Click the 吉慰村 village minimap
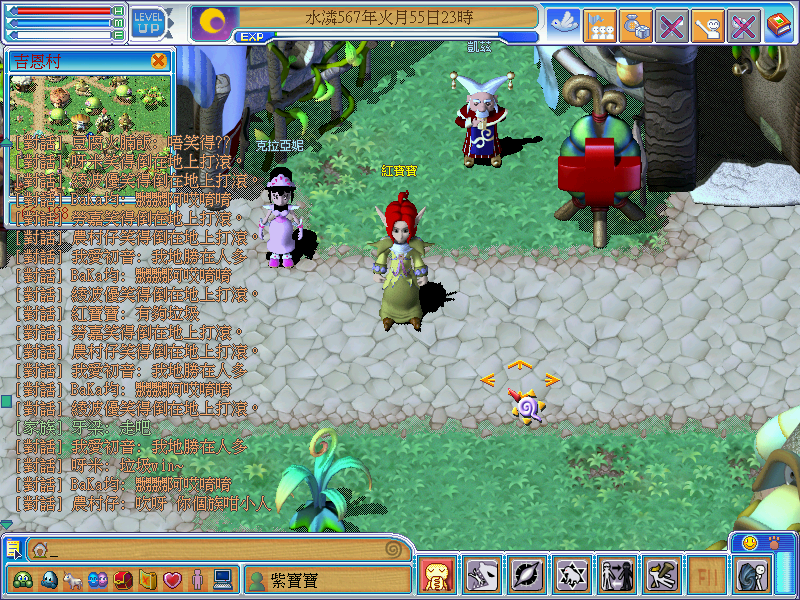800x600 pixels. (90, 102)
